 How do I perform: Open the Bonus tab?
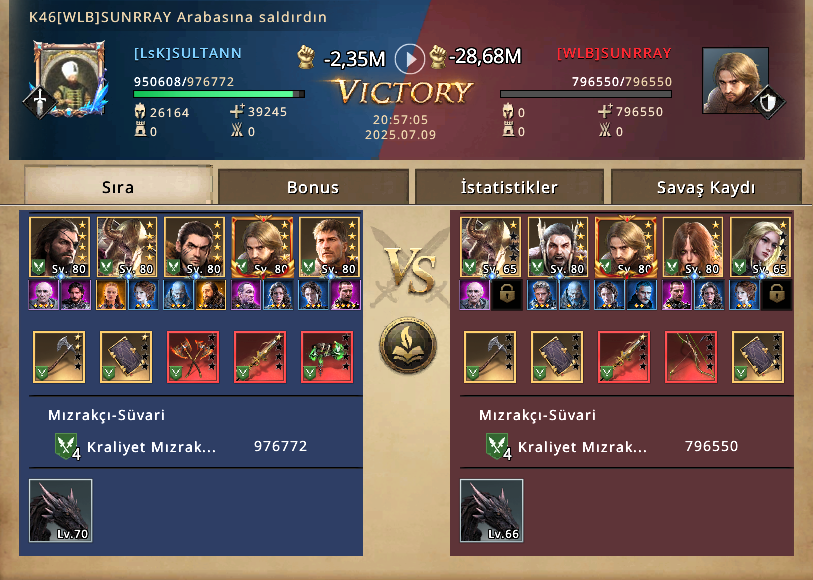coord(313,187)
